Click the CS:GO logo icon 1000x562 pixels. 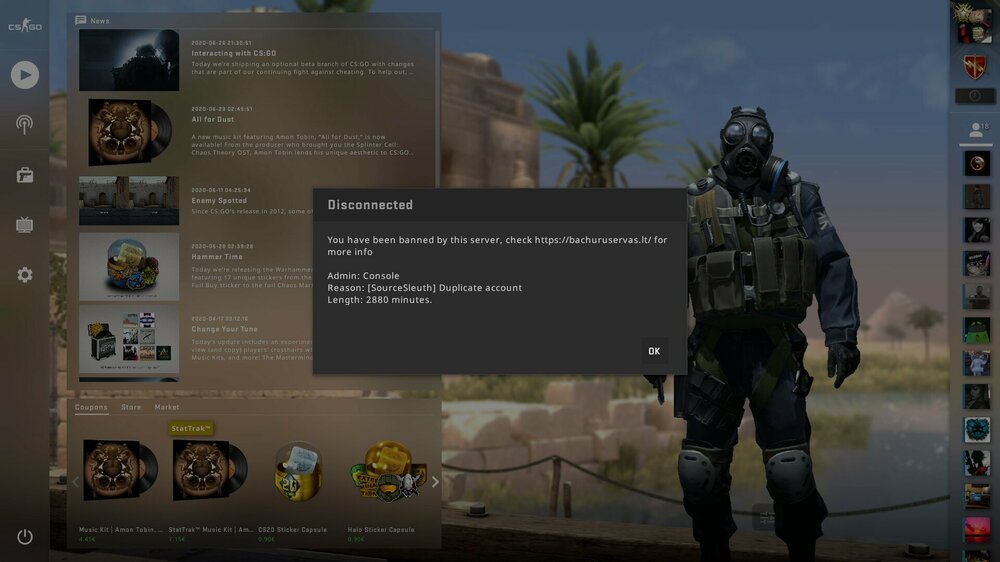[x=25, y=25]
